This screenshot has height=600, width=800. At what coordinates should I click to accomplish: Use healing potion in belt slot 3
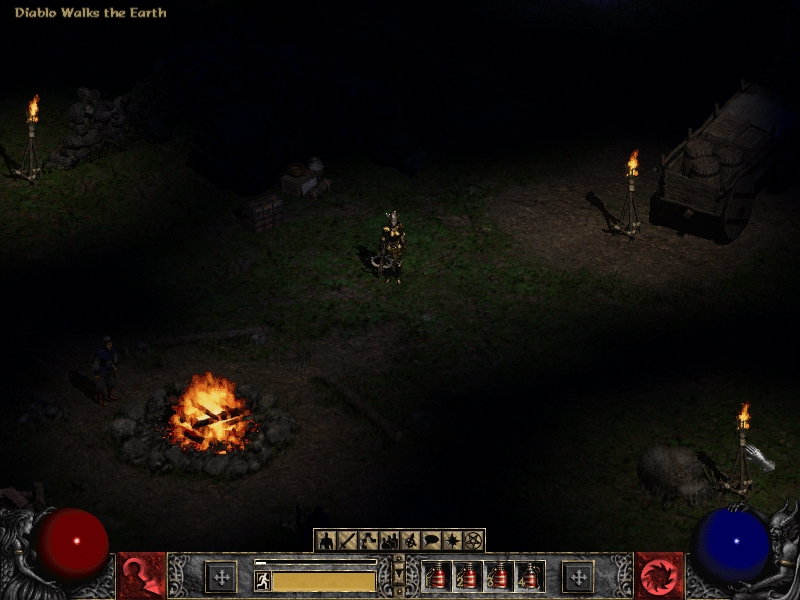[499, 576]
